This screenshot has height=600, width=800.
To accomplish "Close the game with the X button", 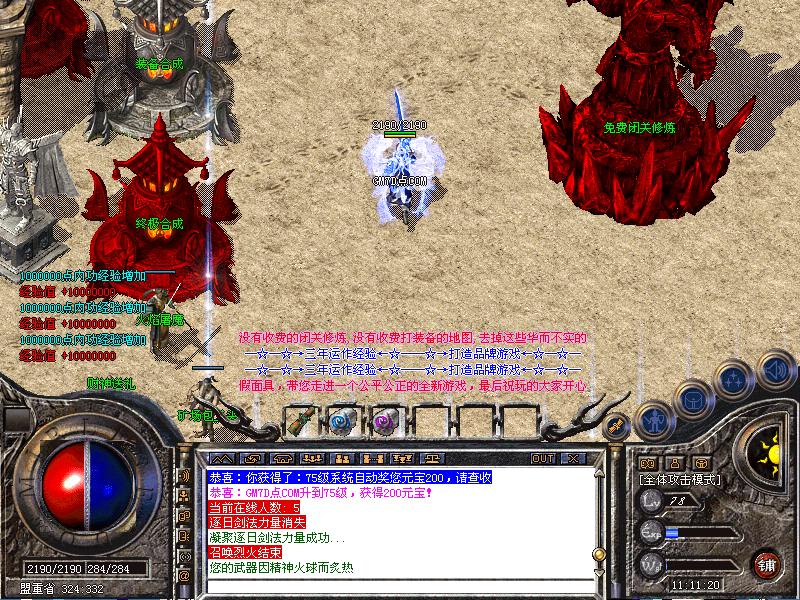I will point(573,458).
